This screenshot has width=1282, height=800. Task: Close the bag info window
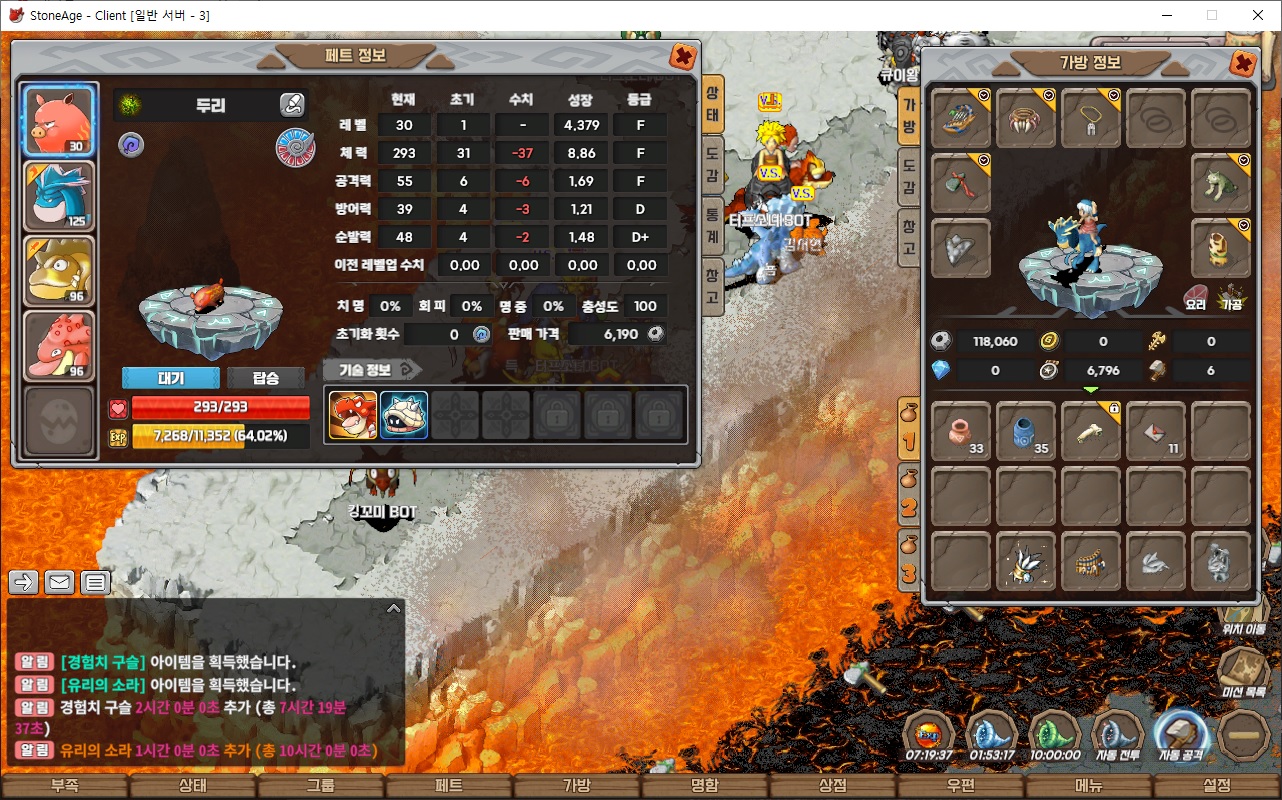coord(1243,64)
